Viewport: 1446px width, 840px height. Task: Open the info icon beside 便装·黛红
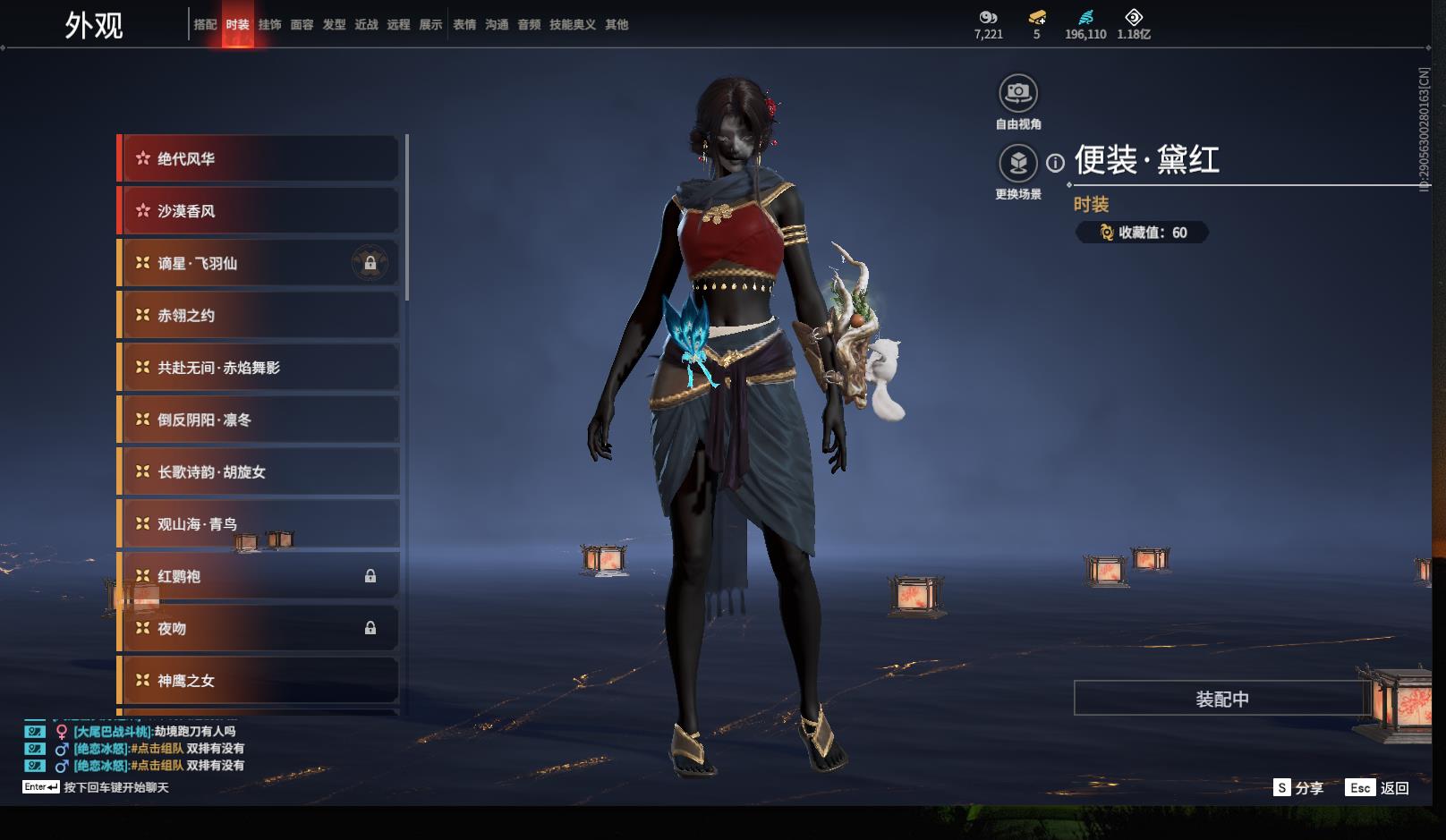[1056, 163]
